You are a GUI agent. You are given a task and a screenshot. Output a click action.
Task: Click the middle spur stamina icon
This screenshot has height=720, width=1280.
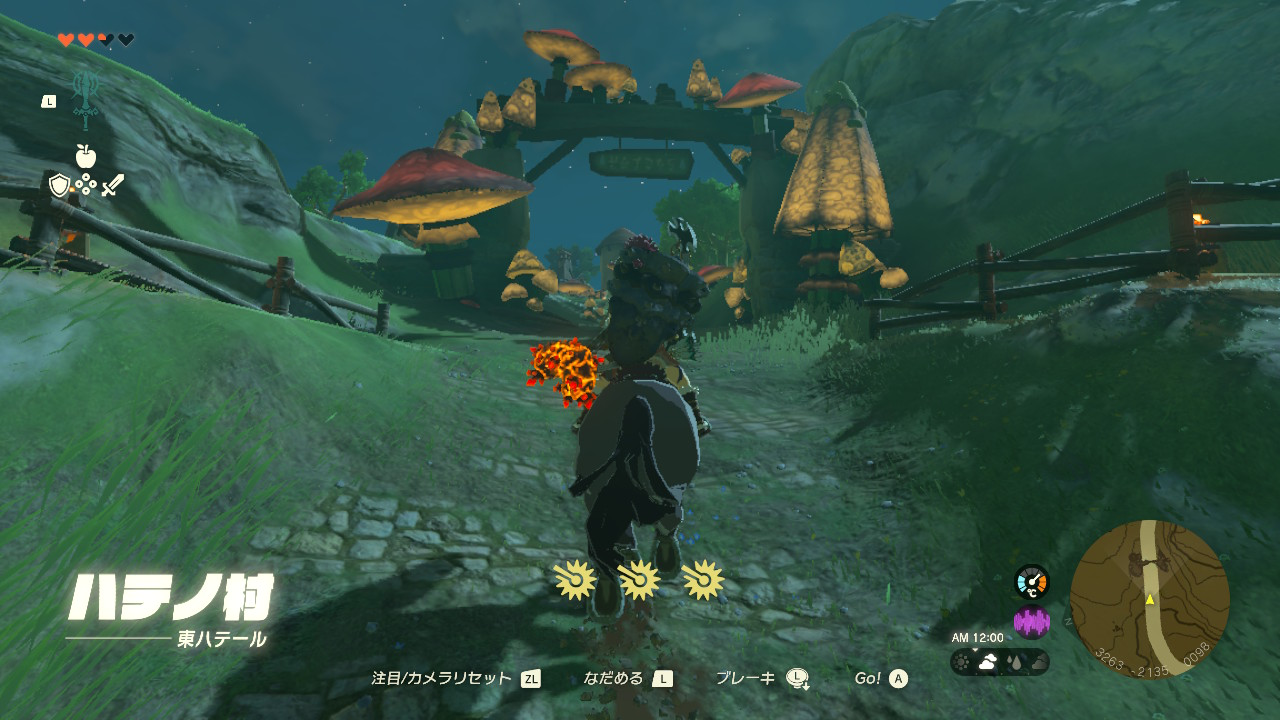pyautogui.click(x=640, y=578)
